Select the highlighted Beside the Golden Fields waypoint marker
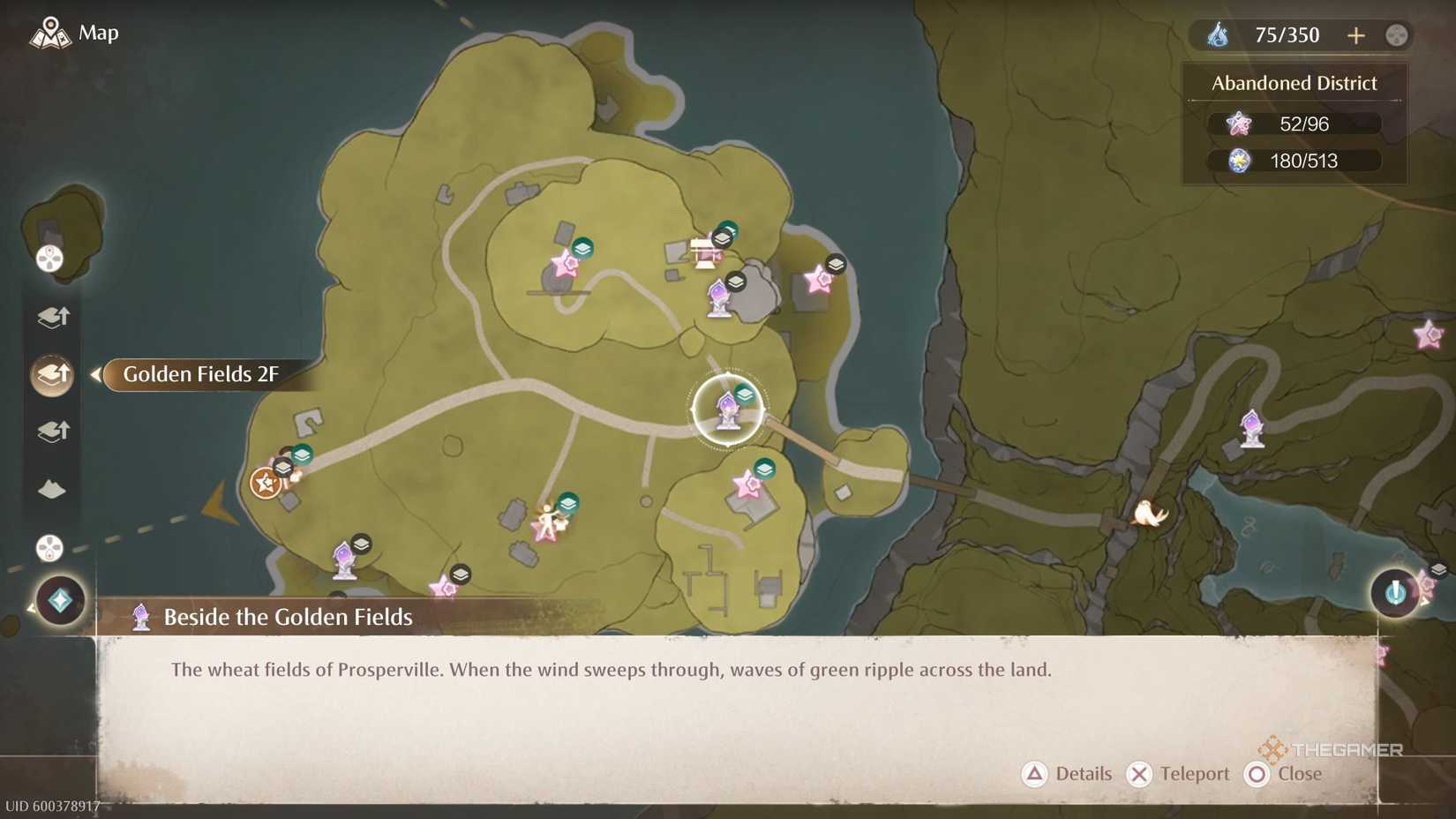Image resolution: width=1456 pixels, height=819 pixels. 727,410
